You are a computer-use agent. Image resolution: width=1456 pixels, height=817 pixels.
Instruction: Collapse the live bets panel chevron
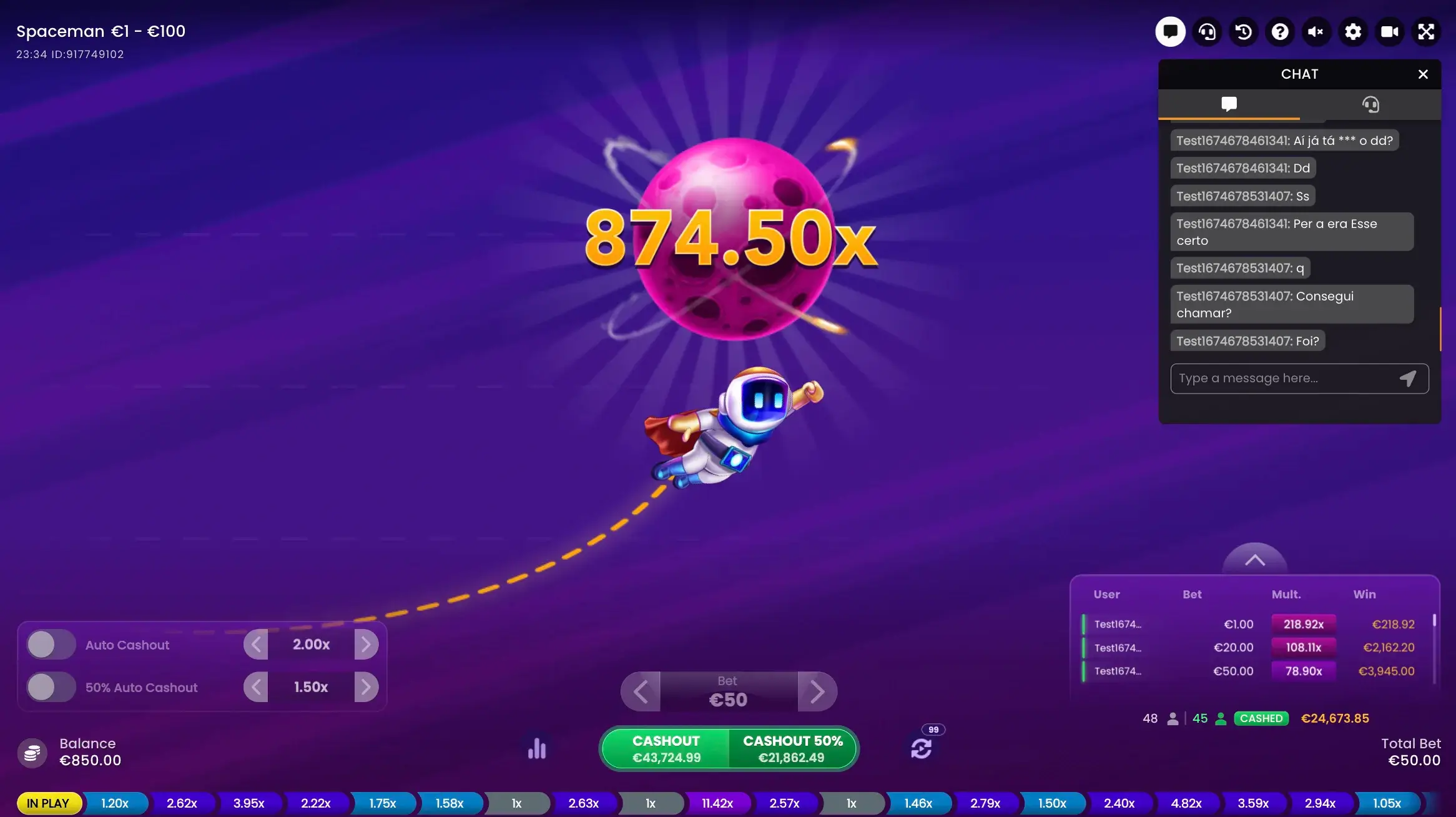coord(1256,560)
